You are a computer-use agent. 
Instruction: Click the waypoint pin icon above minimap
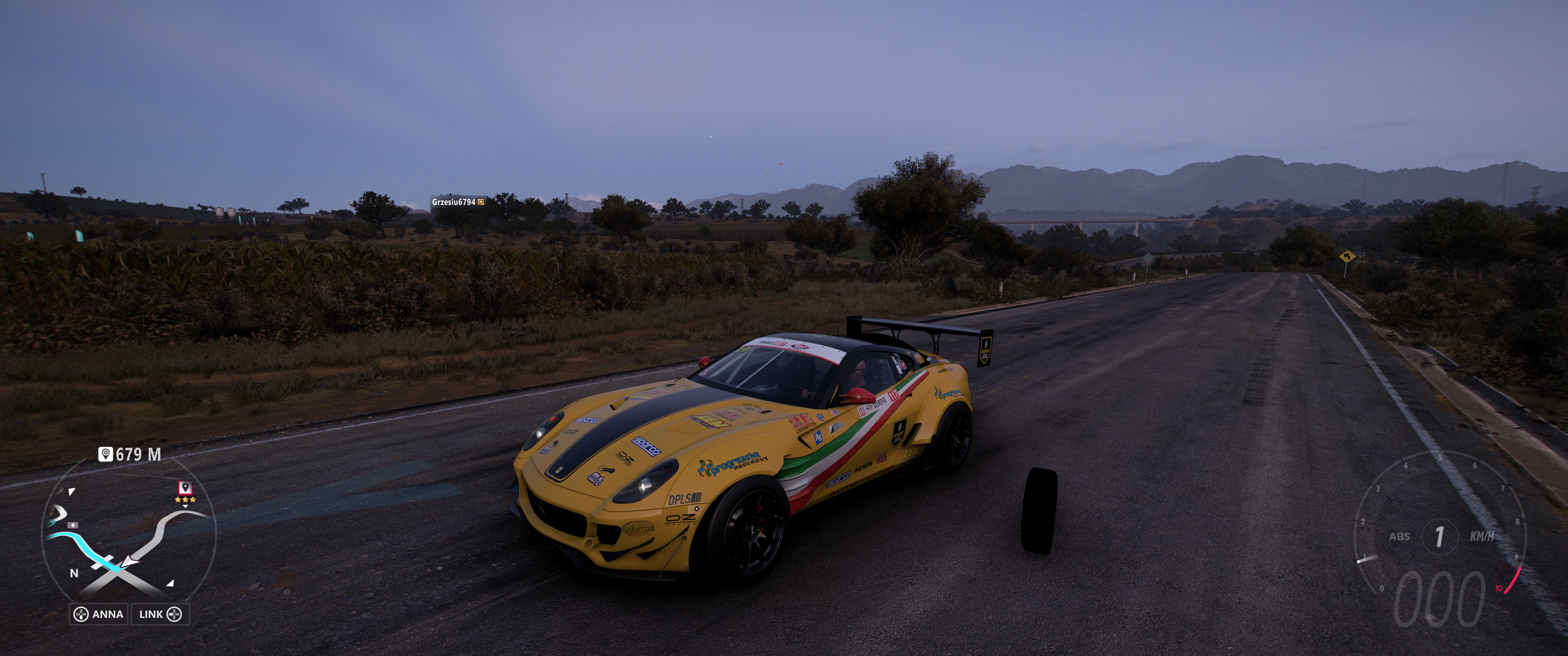tap(105, 454)
